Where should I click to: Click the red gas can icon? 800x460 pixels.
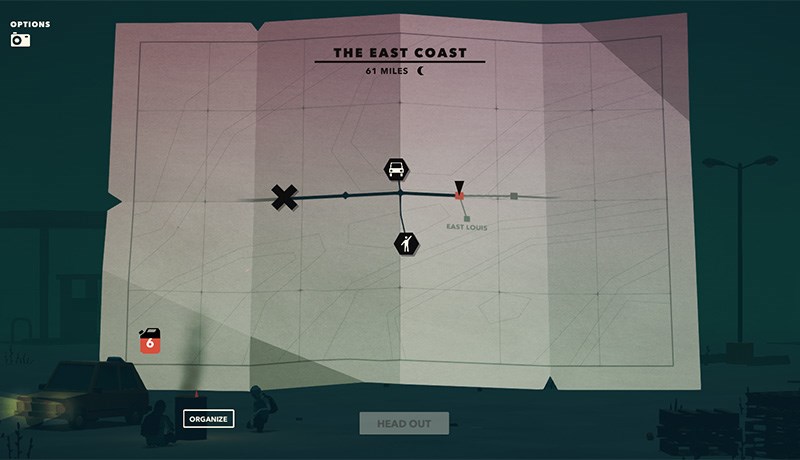(150, 342)
